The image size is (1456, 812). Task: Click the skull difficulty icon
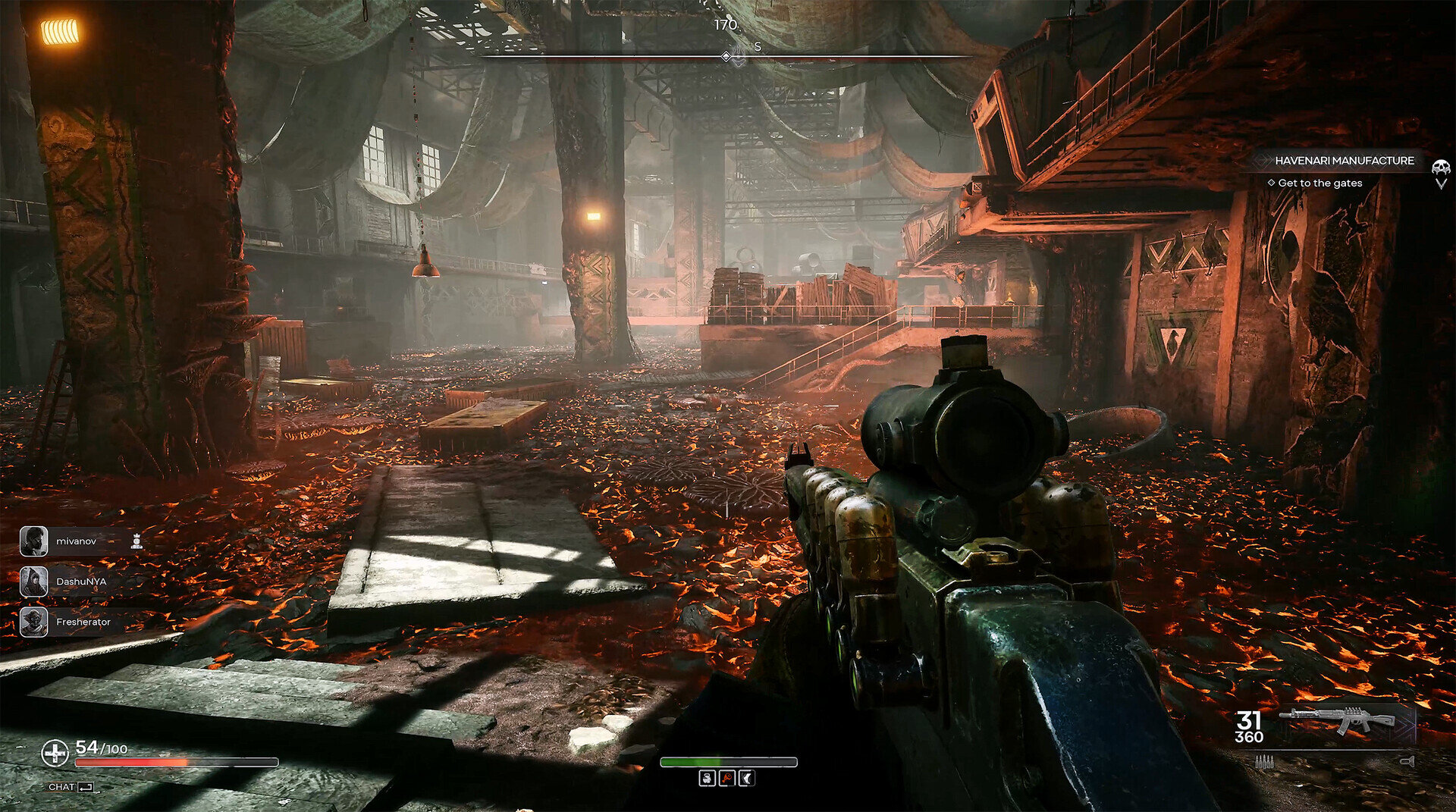pyautogui.click(x=1440, y=168)
